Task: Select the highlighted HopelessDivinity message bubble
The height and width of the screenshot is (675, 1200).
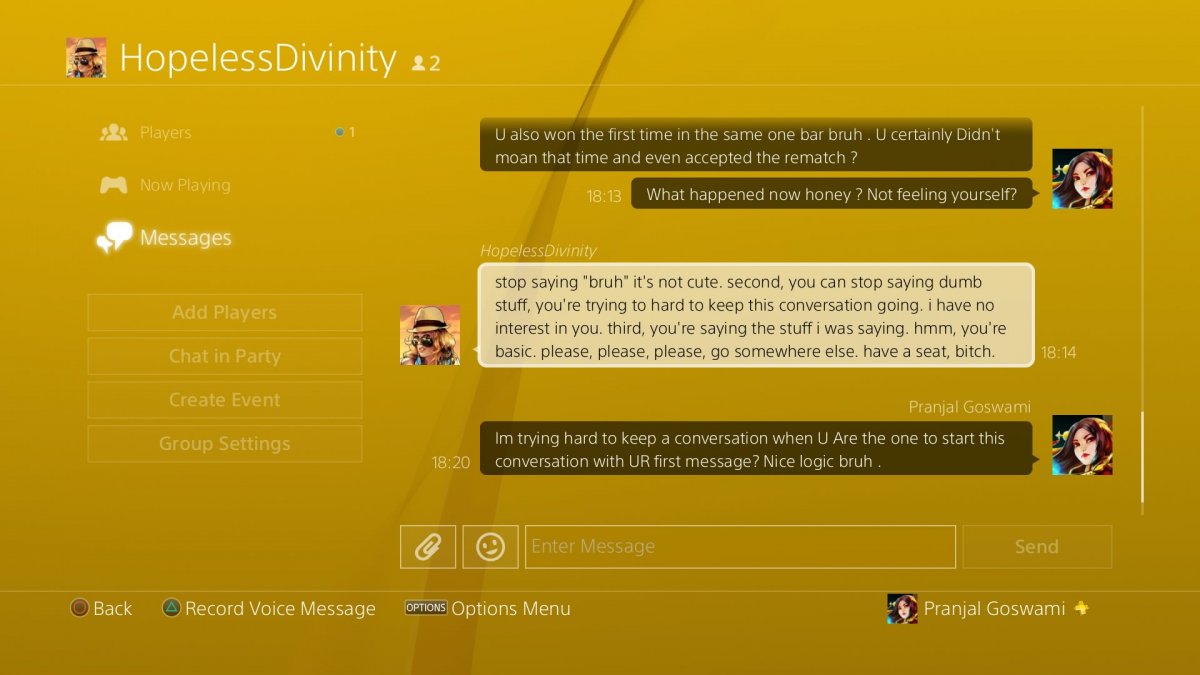Action: click(x=755, y=315)
